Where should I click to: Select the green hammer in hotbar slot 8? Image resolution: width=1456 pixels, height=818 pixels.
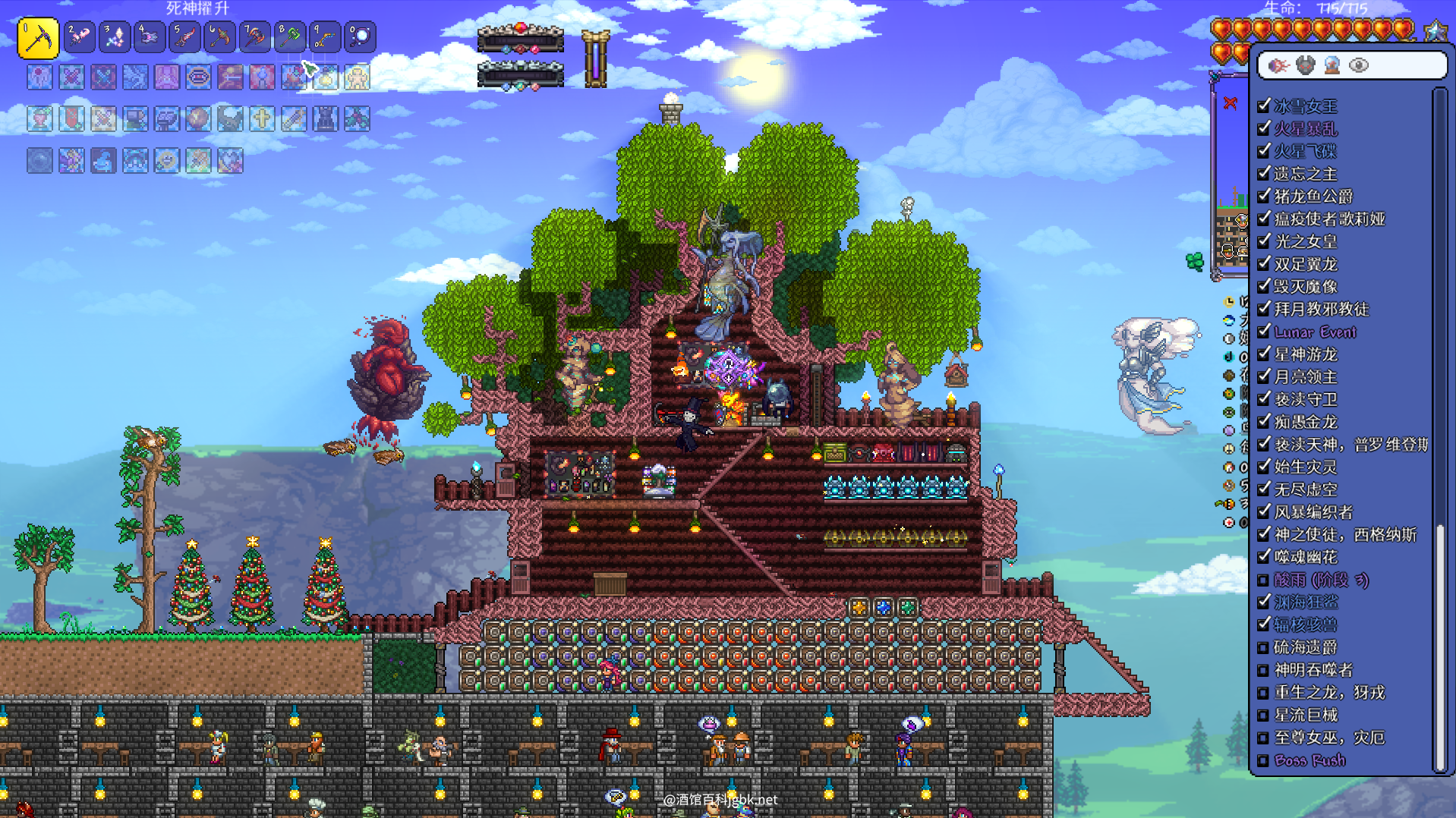(x=290, y=37)
